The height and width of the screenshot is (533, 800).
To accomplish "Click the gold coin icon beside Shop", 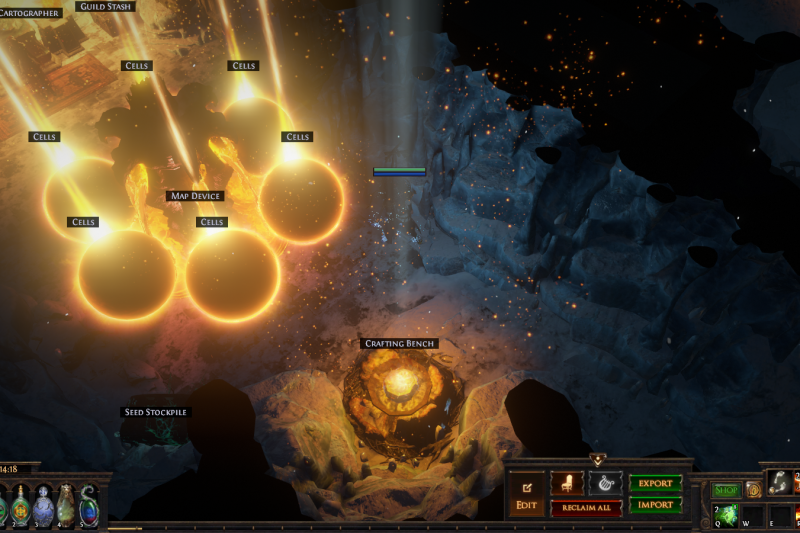I will (753, 490).
